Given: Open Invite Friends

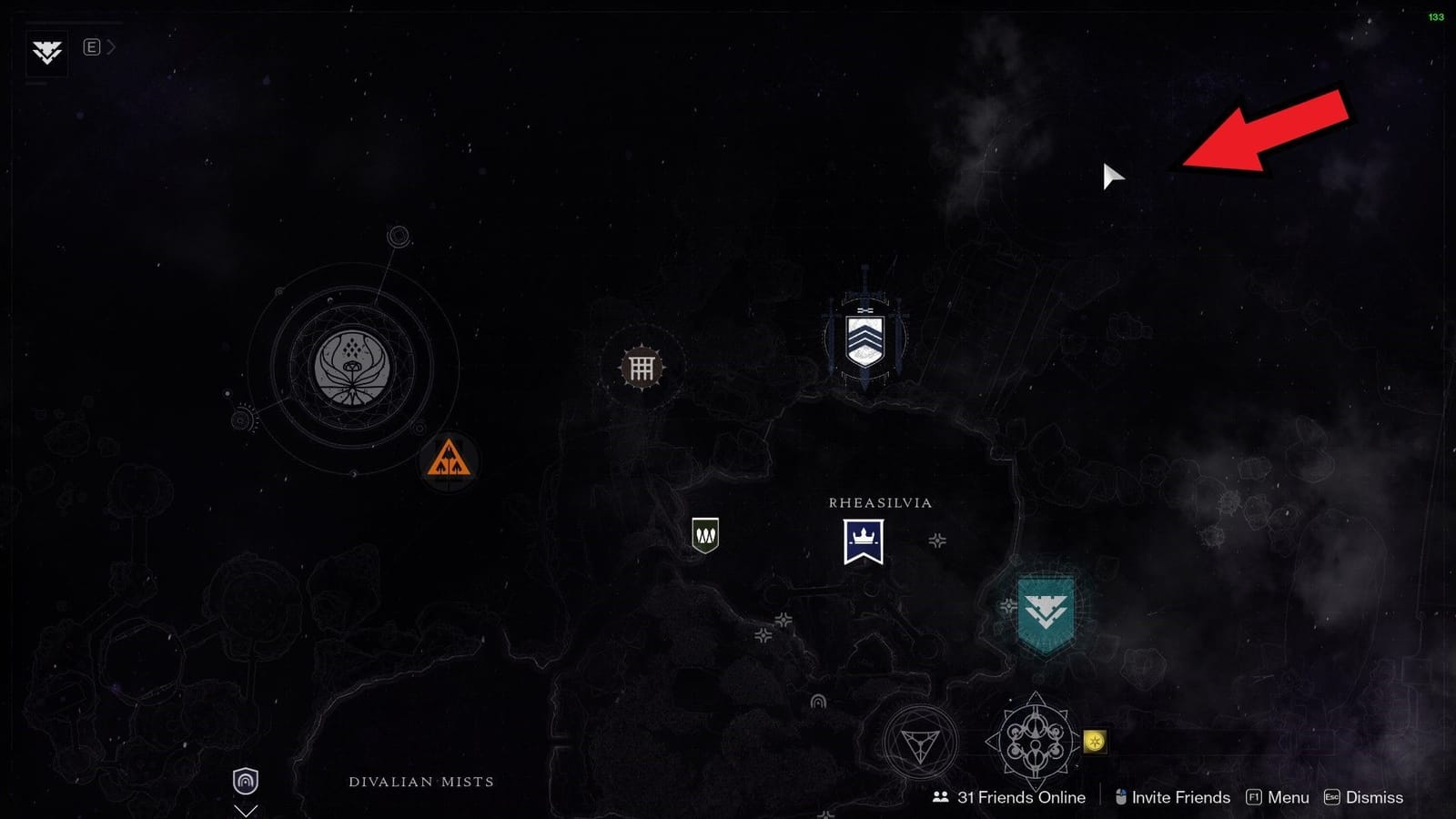Looking at the screenshot, I should point(1174,797).
